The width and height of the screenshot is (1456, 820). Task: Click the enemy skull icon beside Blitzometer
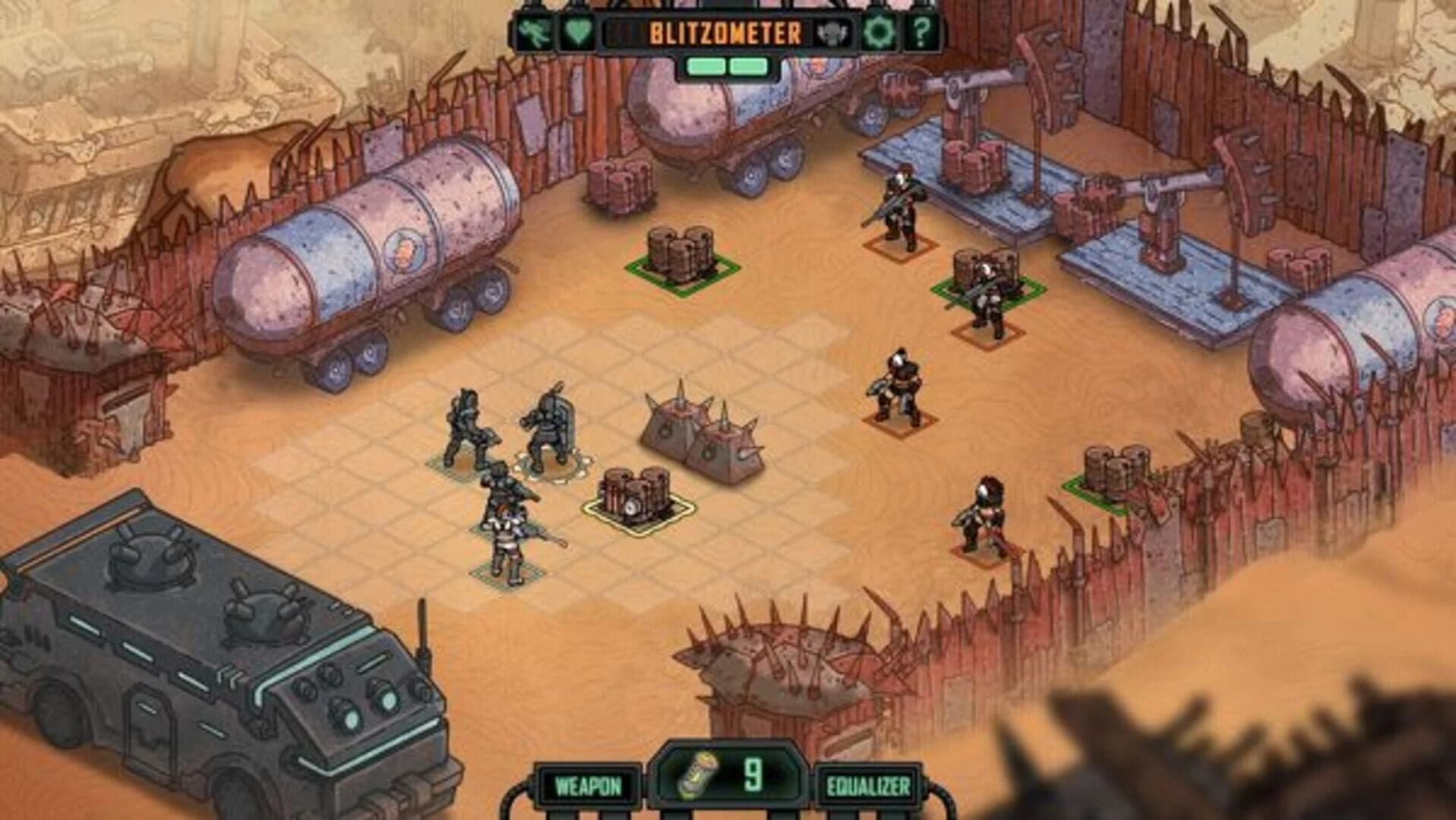[x=832, y=33]
